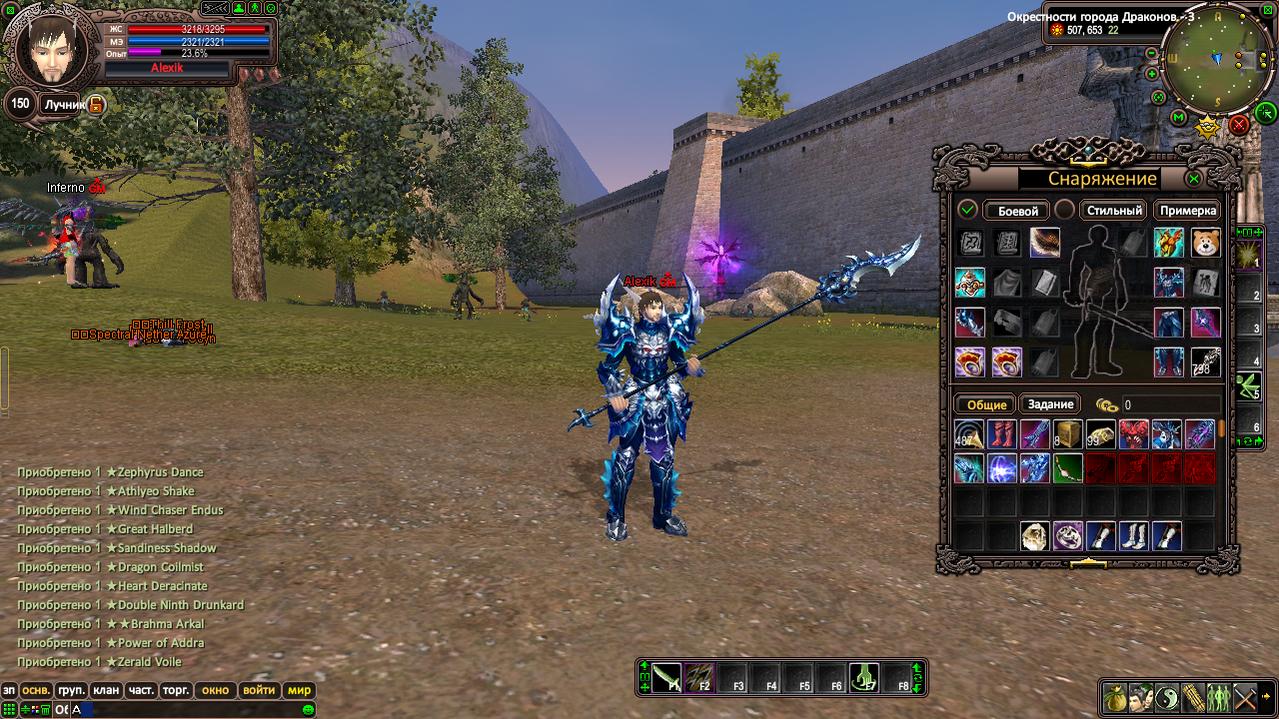Select the Задание inventory tab
Image resolution: width=1279 pixels, height=719 pixels.
click(x=1050, y=404)
